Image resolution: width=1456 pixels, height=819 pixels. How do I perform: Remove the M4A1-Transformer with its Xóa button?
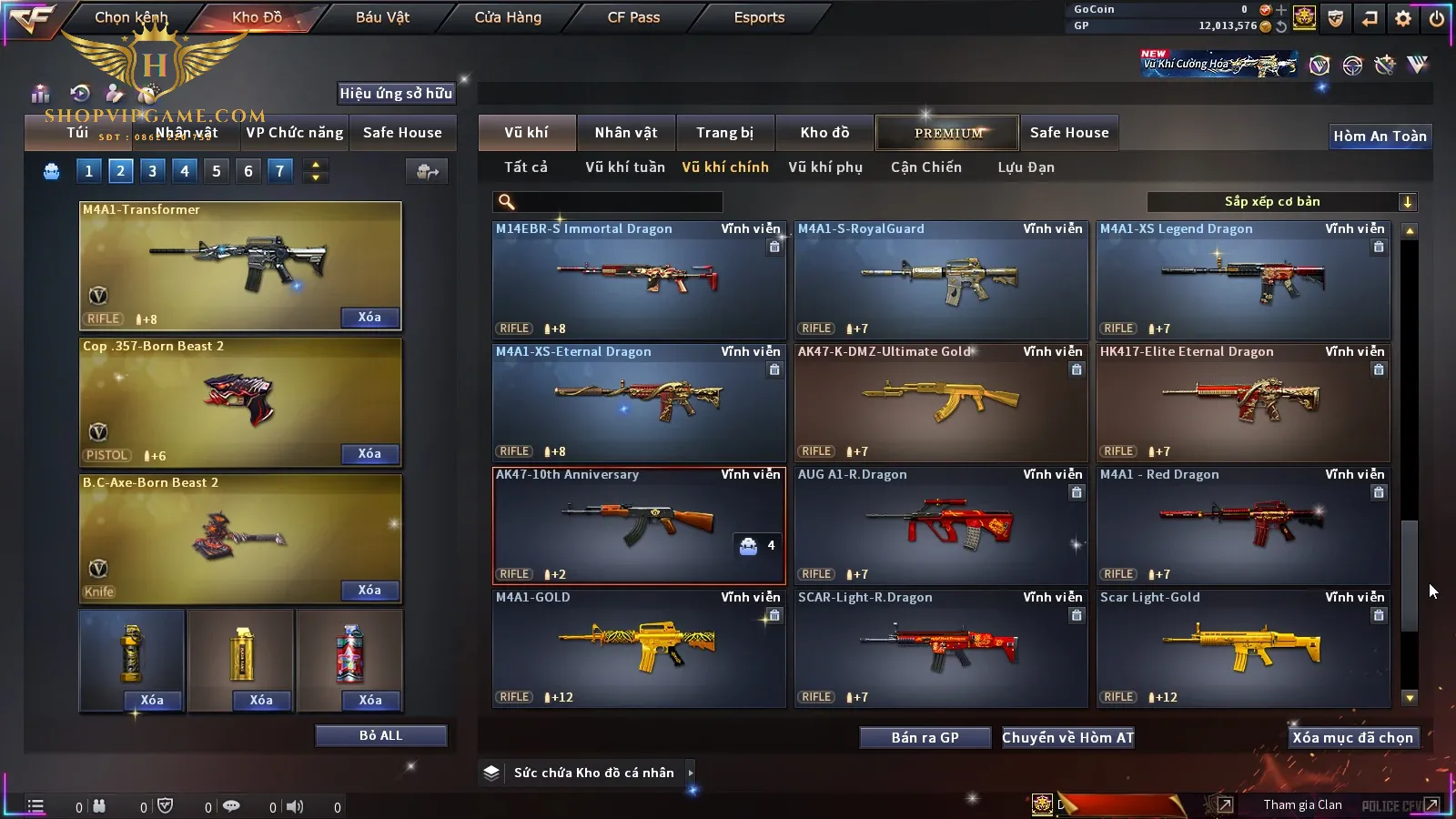tap(369, 318)
